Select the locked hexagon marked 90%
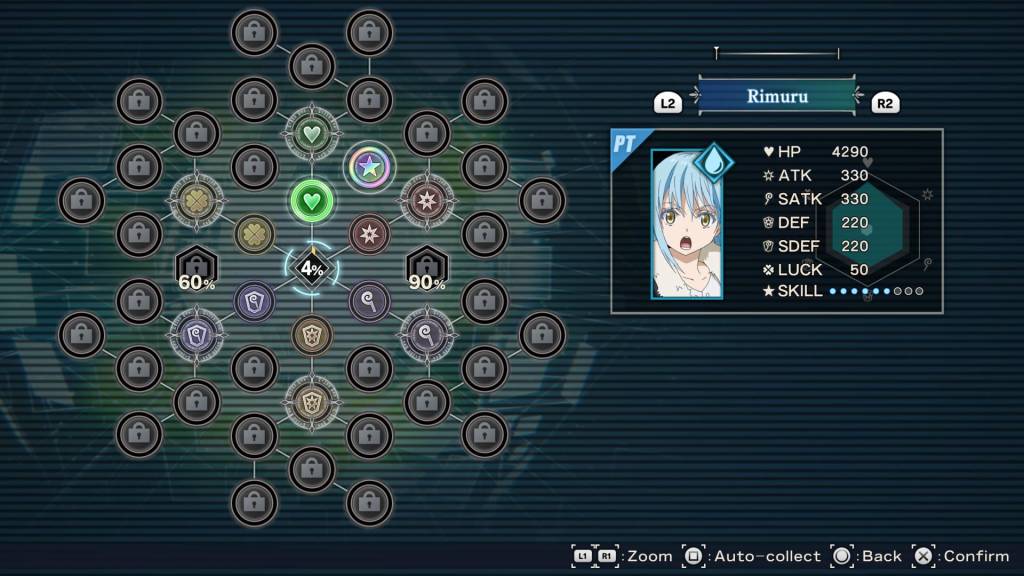This screenshot has width=1024, height=576. point(427,268)
